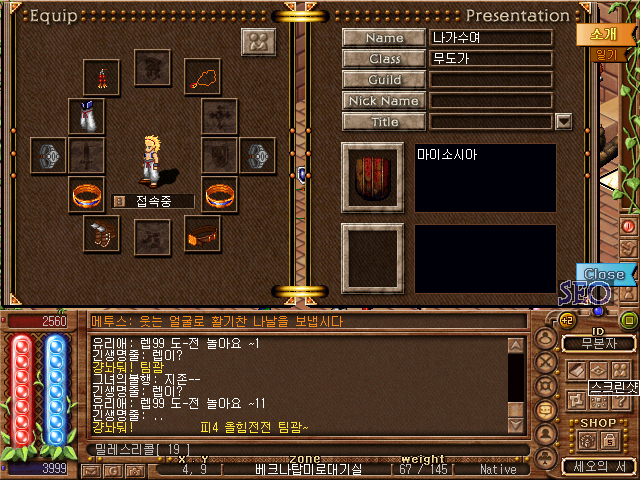The width and height of the screenshot is (640, 480).
Task: Click the Guild label button
Action: tap(385, 79)
